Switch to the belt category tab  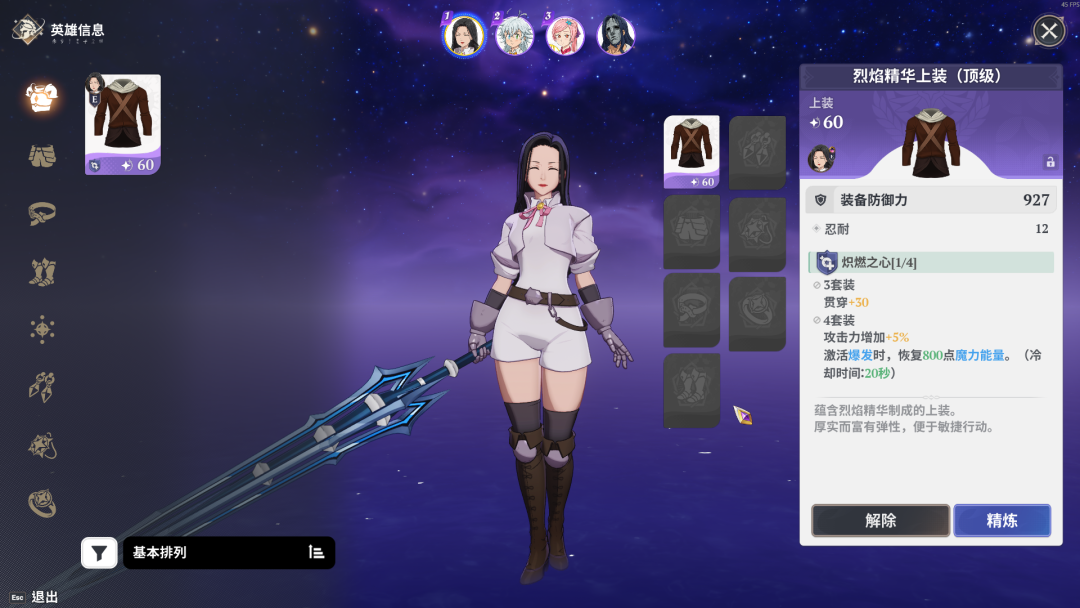pos(42,212)
